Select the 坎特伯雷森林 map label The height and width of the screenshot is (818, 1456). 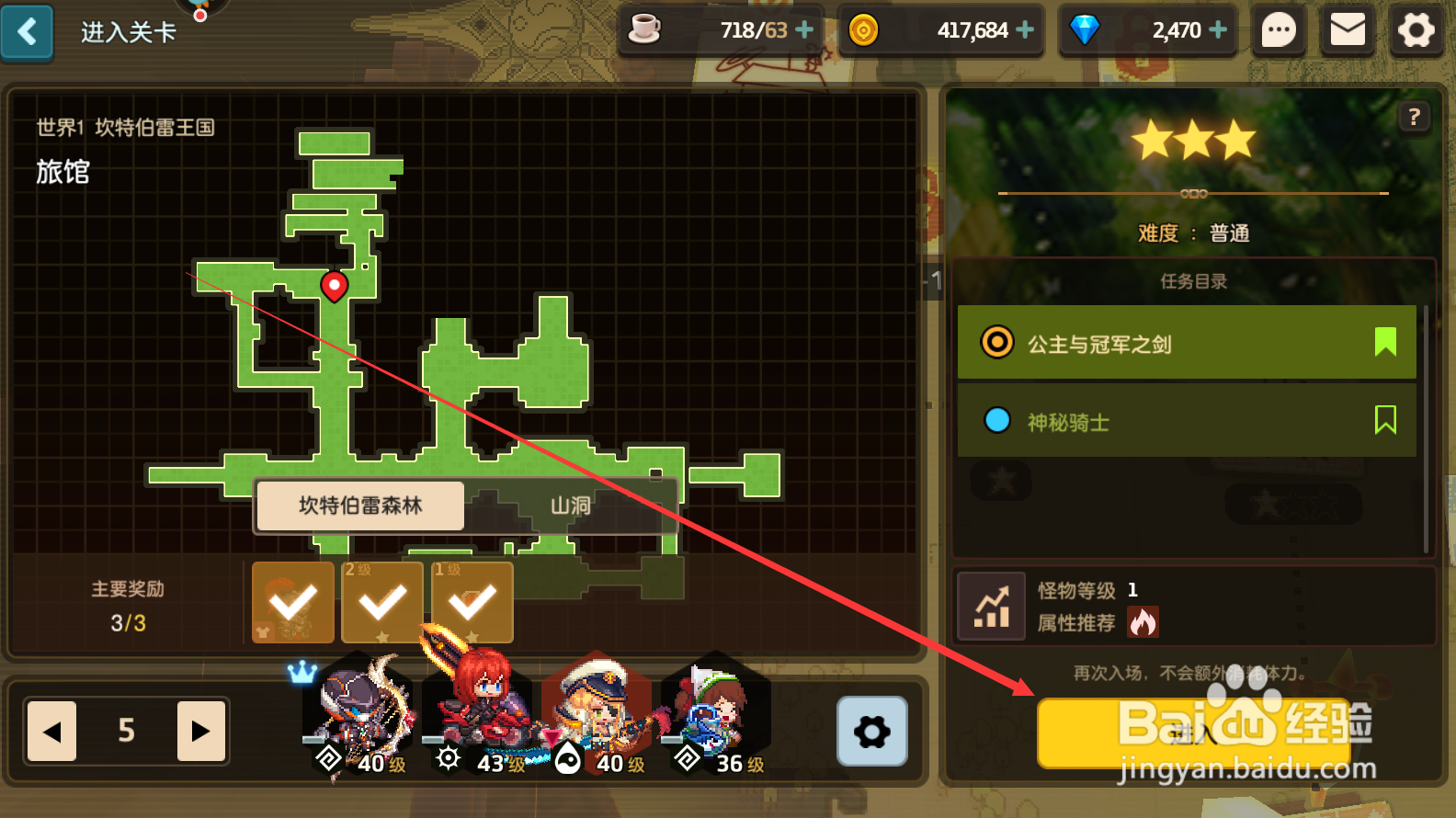359,506
